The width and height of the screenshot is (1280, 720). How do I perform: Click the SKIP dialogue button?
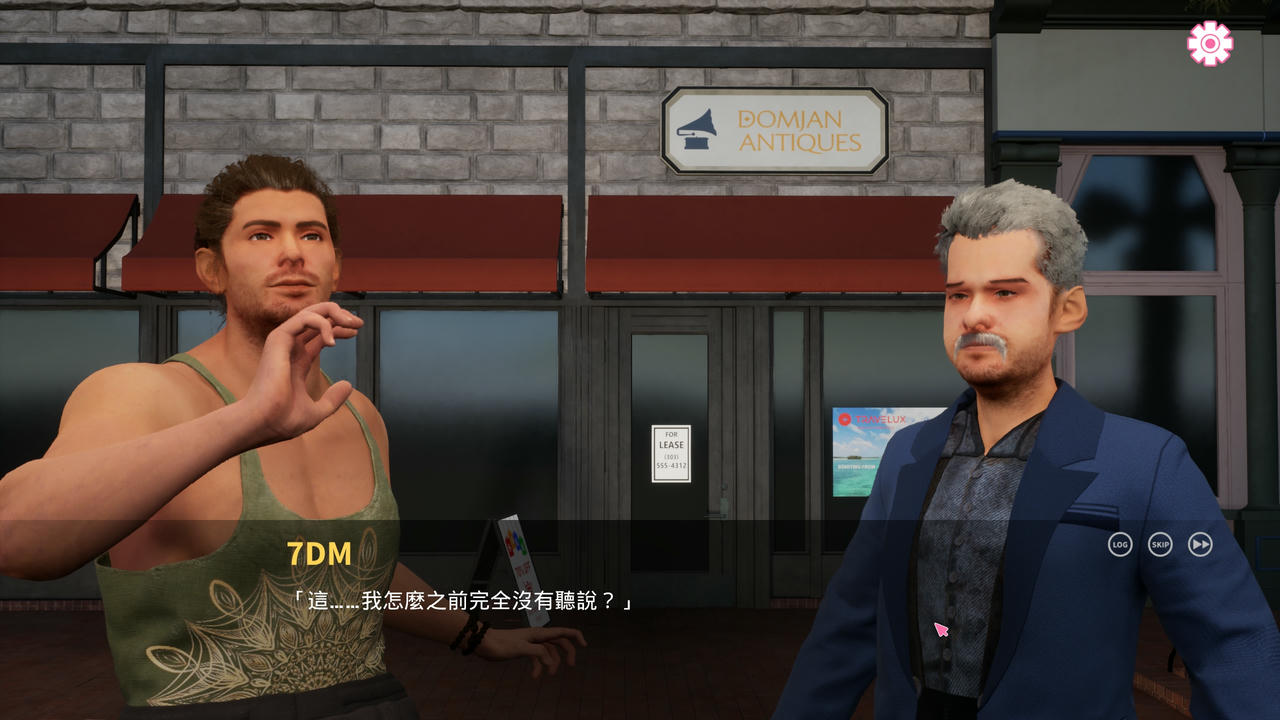(1160, 544)
